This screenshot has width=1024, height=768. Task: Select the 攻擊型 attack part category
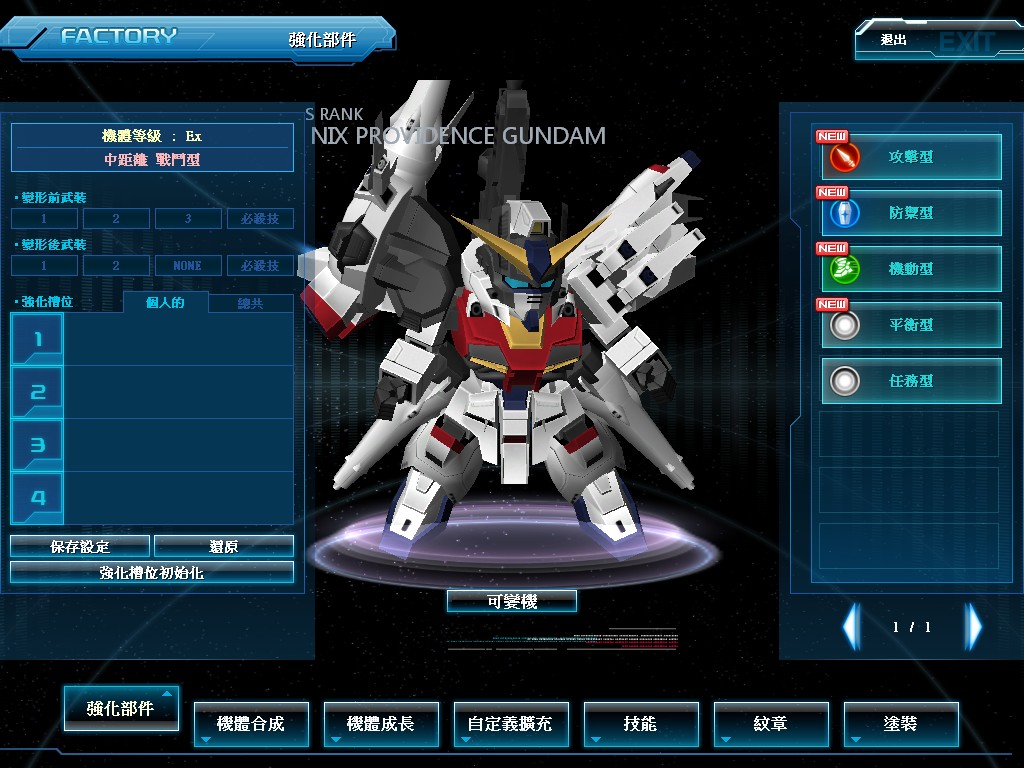click(x=911, y=157)
